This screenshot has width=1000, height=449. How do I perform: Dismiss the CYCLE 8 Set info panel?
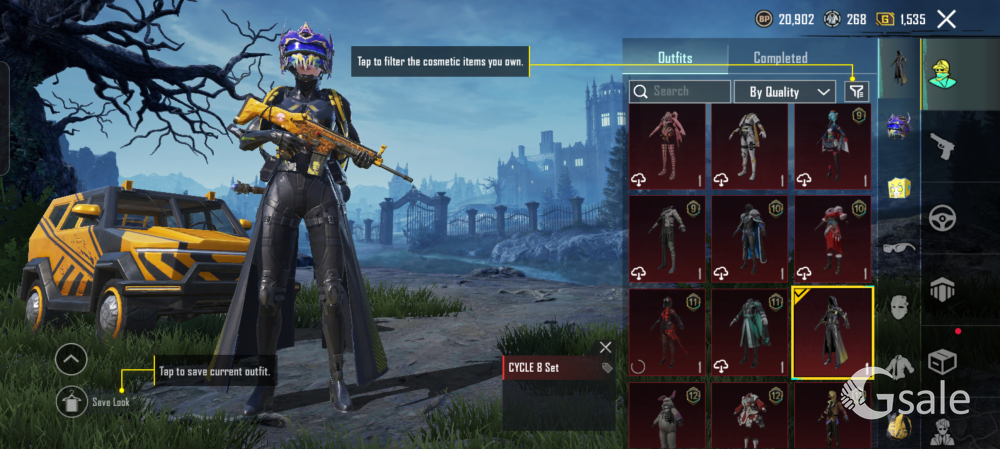coord(605,347)
